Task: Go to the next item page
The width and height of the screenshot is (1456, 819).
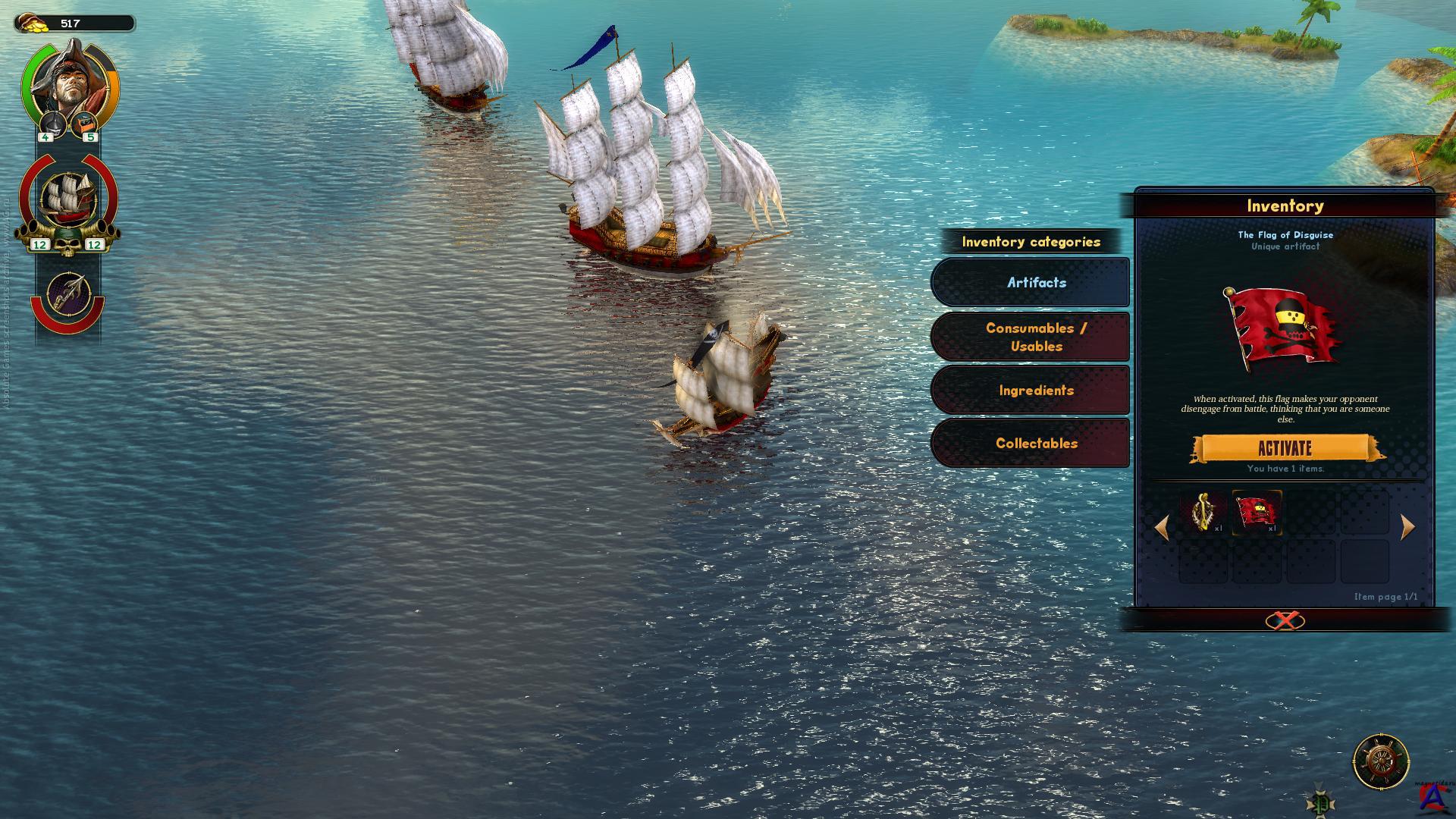Action: click(x=1407, y=527)
